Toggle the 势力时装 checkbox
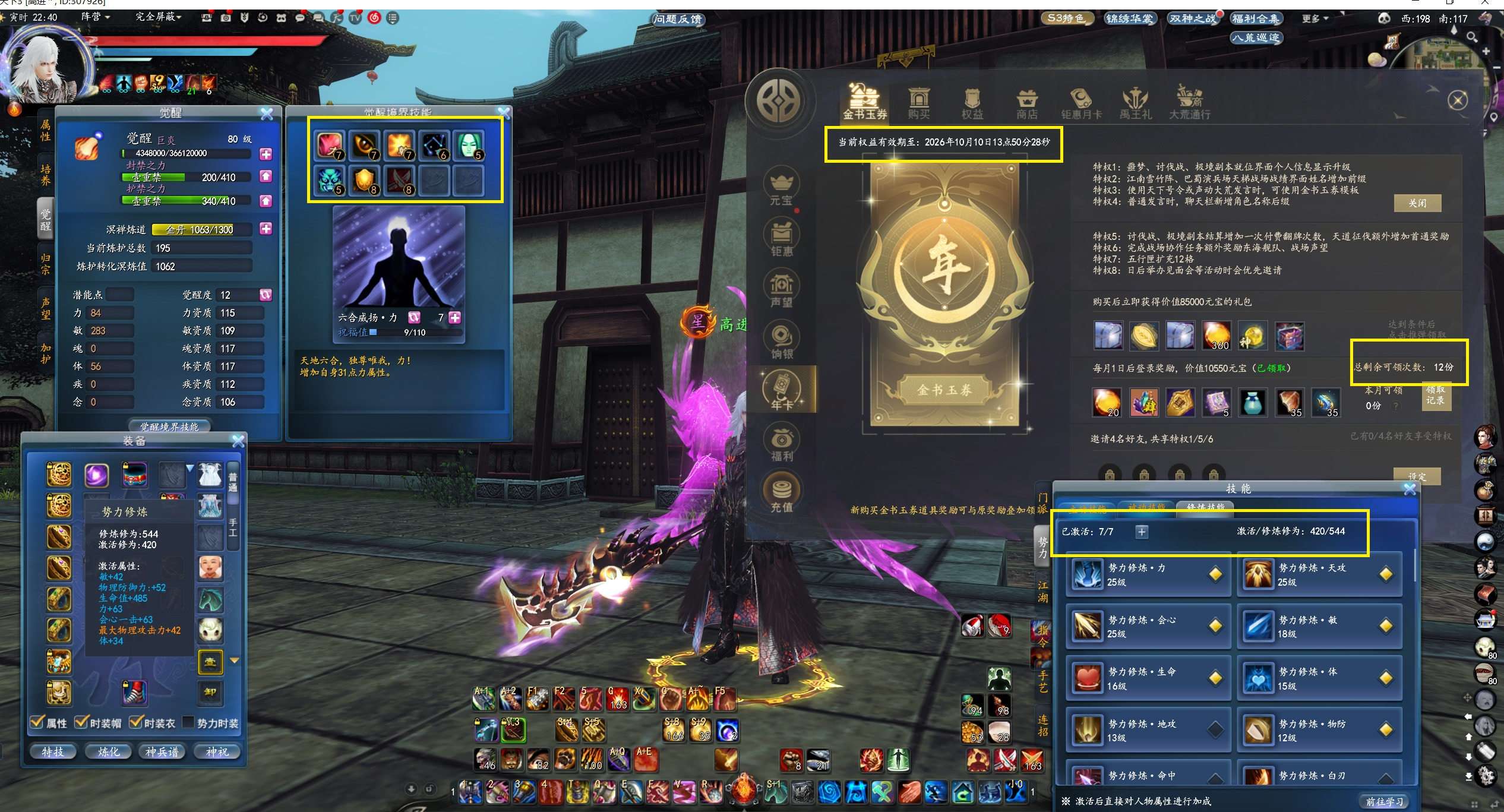This screenshot has height=812, width=1504. [x=188, y=722]
